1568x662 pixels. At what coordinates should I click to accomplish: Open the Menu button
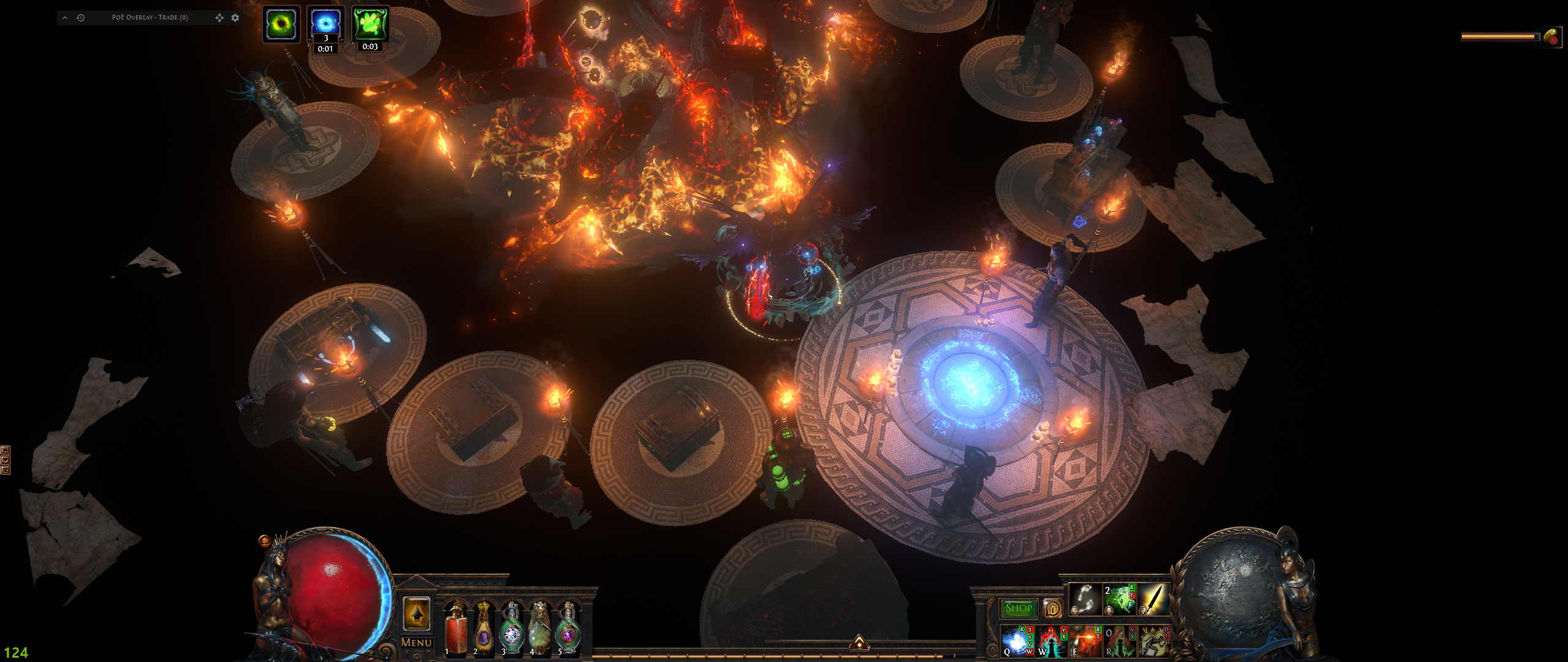(417, 642)
